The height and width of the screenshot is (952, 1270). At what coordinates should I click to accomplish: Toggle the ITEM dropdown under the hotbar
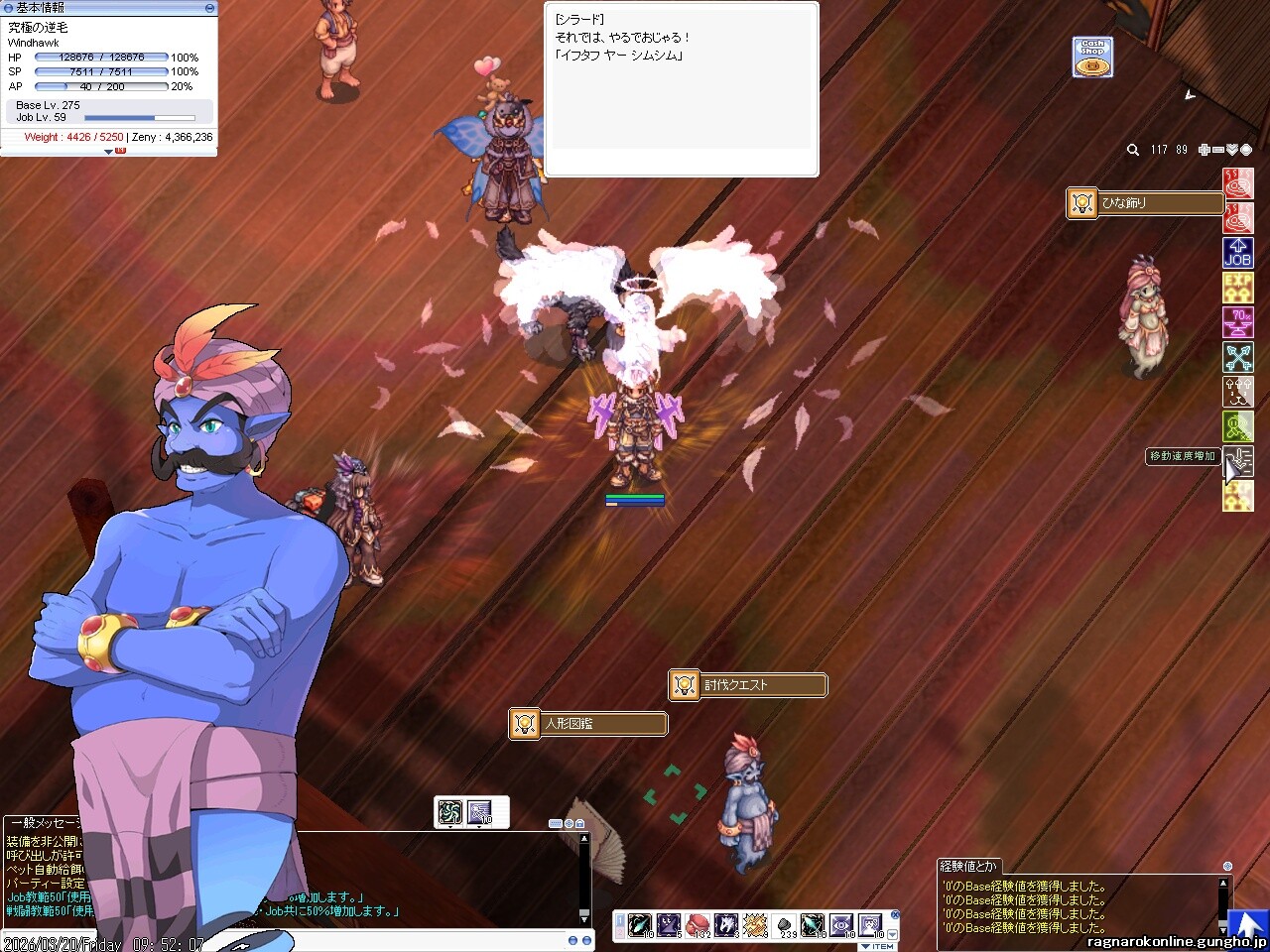(878, 947)
